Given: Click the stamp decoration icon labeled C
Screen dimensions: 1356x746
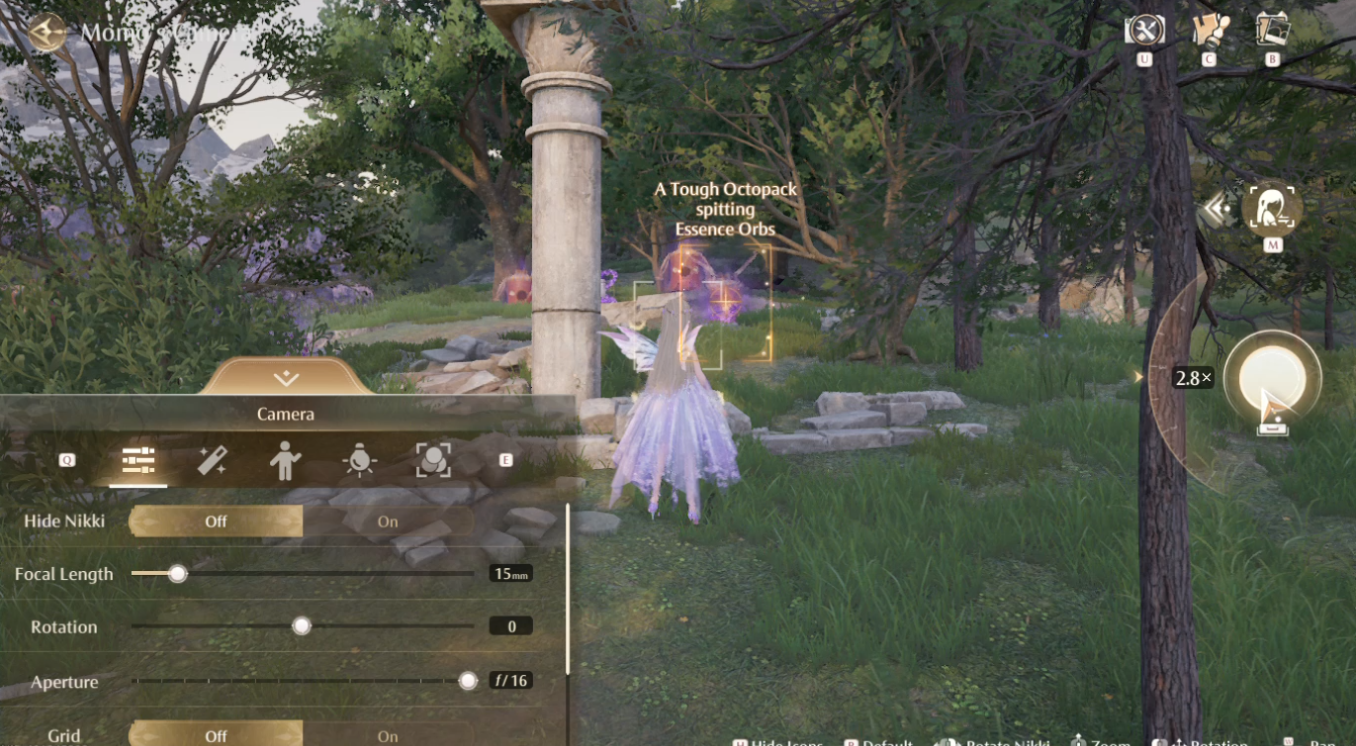Looking at the screenshot, I should click(1207, 30).
